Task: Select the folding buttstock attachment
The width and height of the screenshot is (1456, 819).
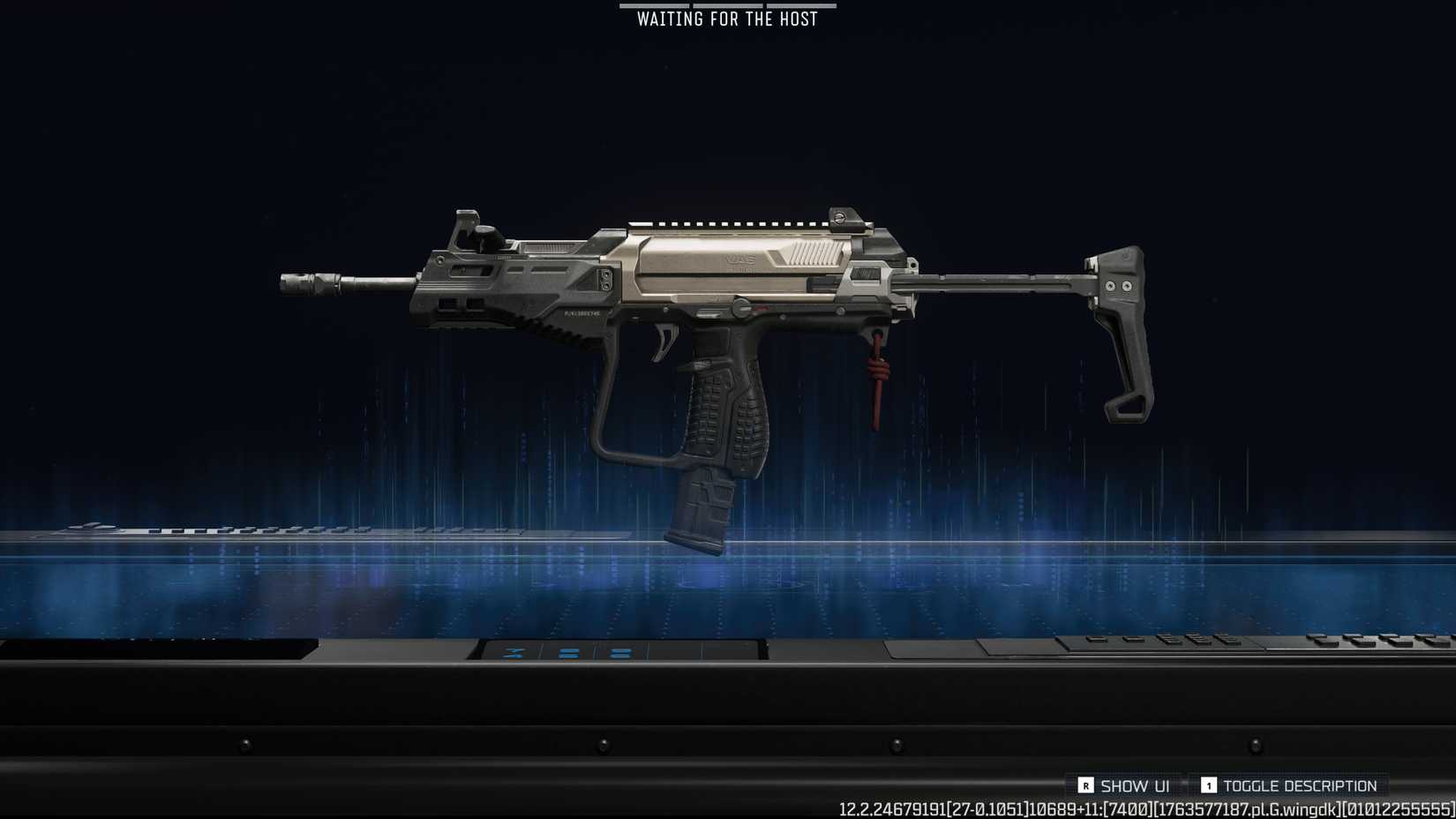Action: [1121, 327]
